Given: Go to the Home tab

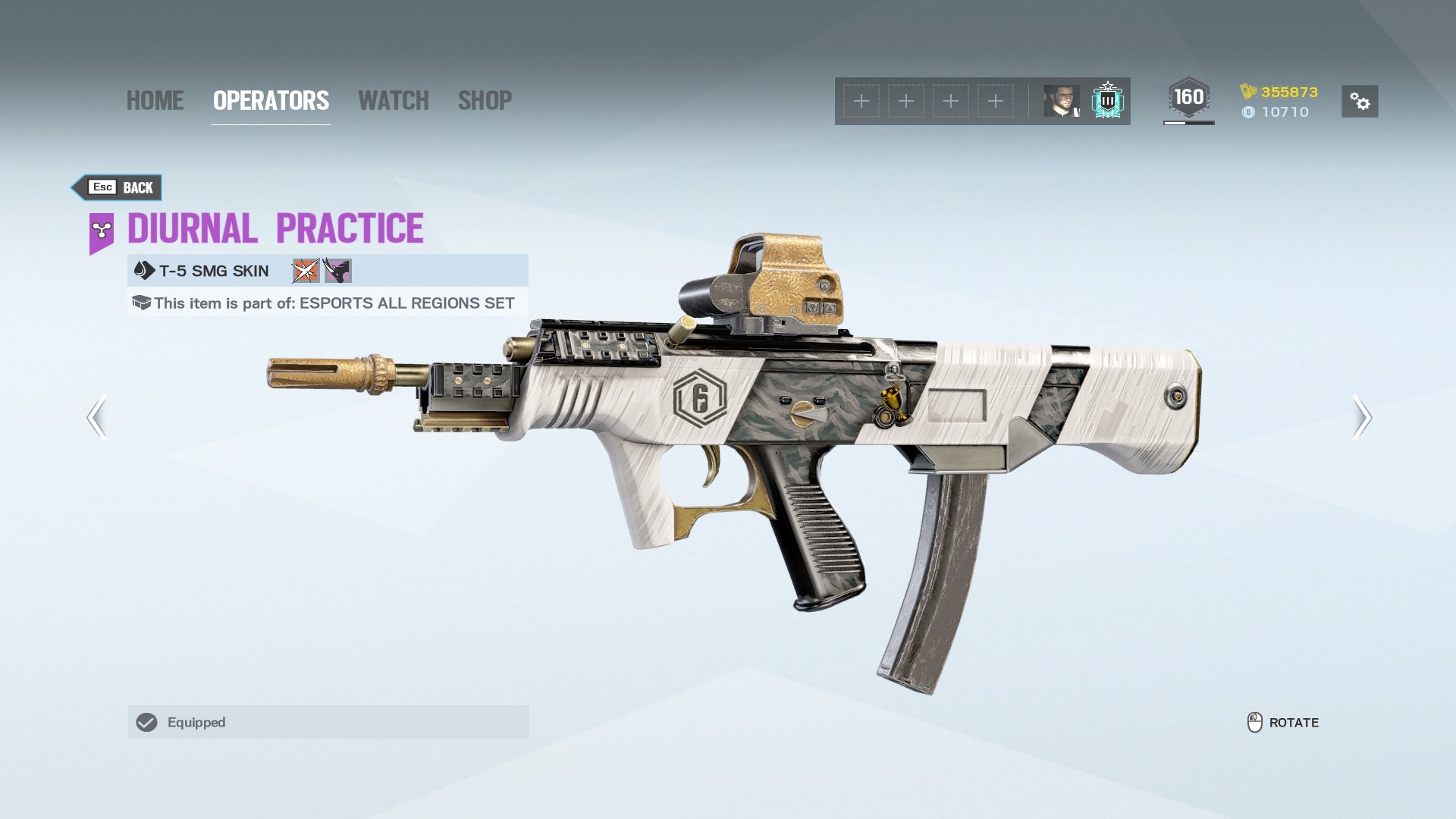Looking at the screenshot, I should 155,101.
